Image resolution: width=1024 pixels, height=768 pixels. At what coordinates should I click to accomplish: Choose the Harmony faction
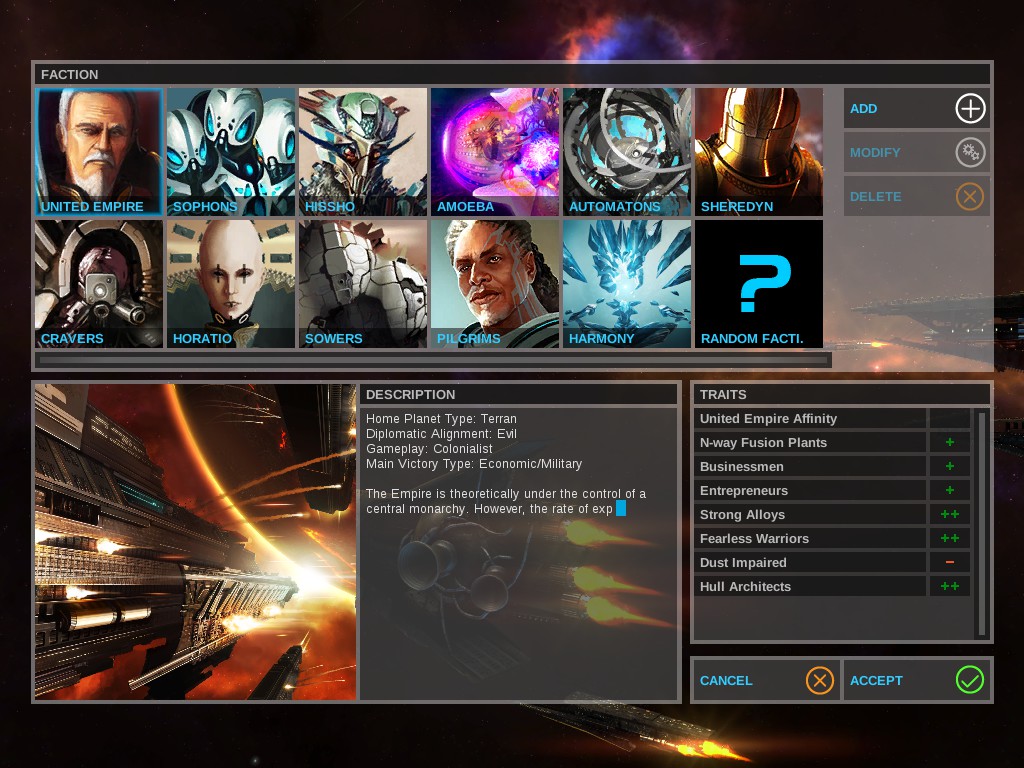coord(627,284)
